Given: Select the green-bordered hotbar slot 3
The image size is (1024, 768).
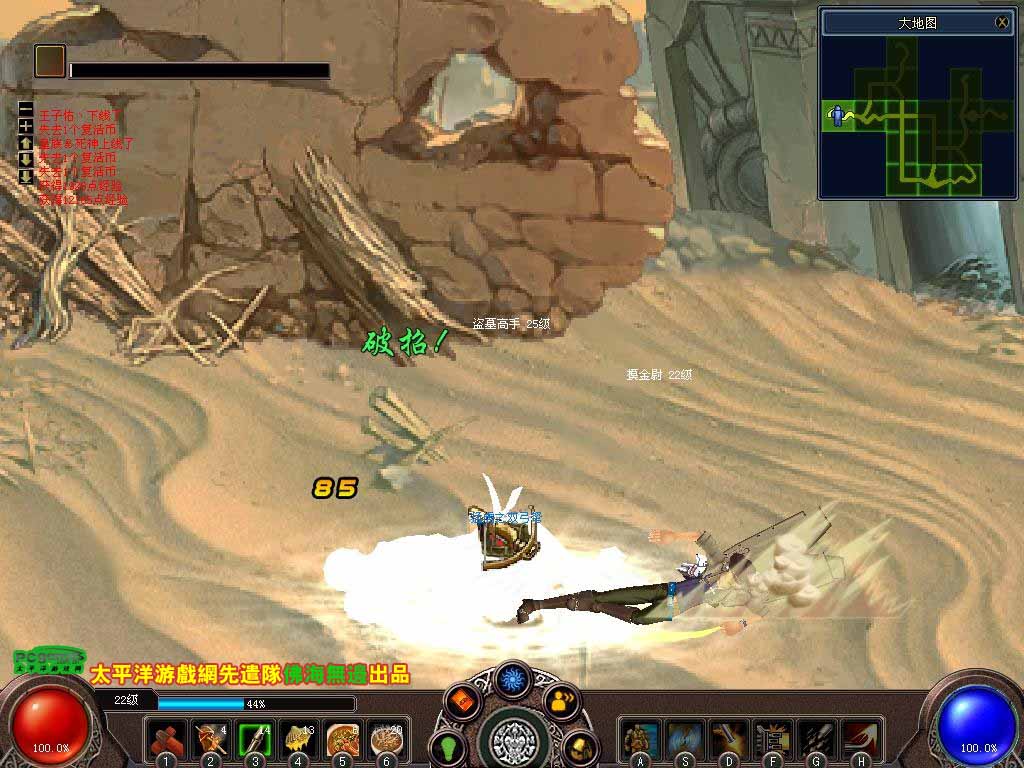Looking at the screenshot, I should click(x=255, y=739).
